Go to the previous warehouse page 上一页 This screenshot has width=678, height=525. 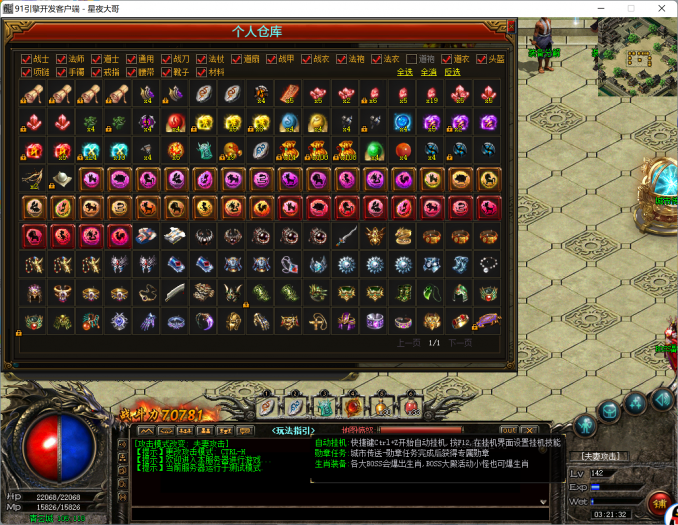click(x=408, y=342)
